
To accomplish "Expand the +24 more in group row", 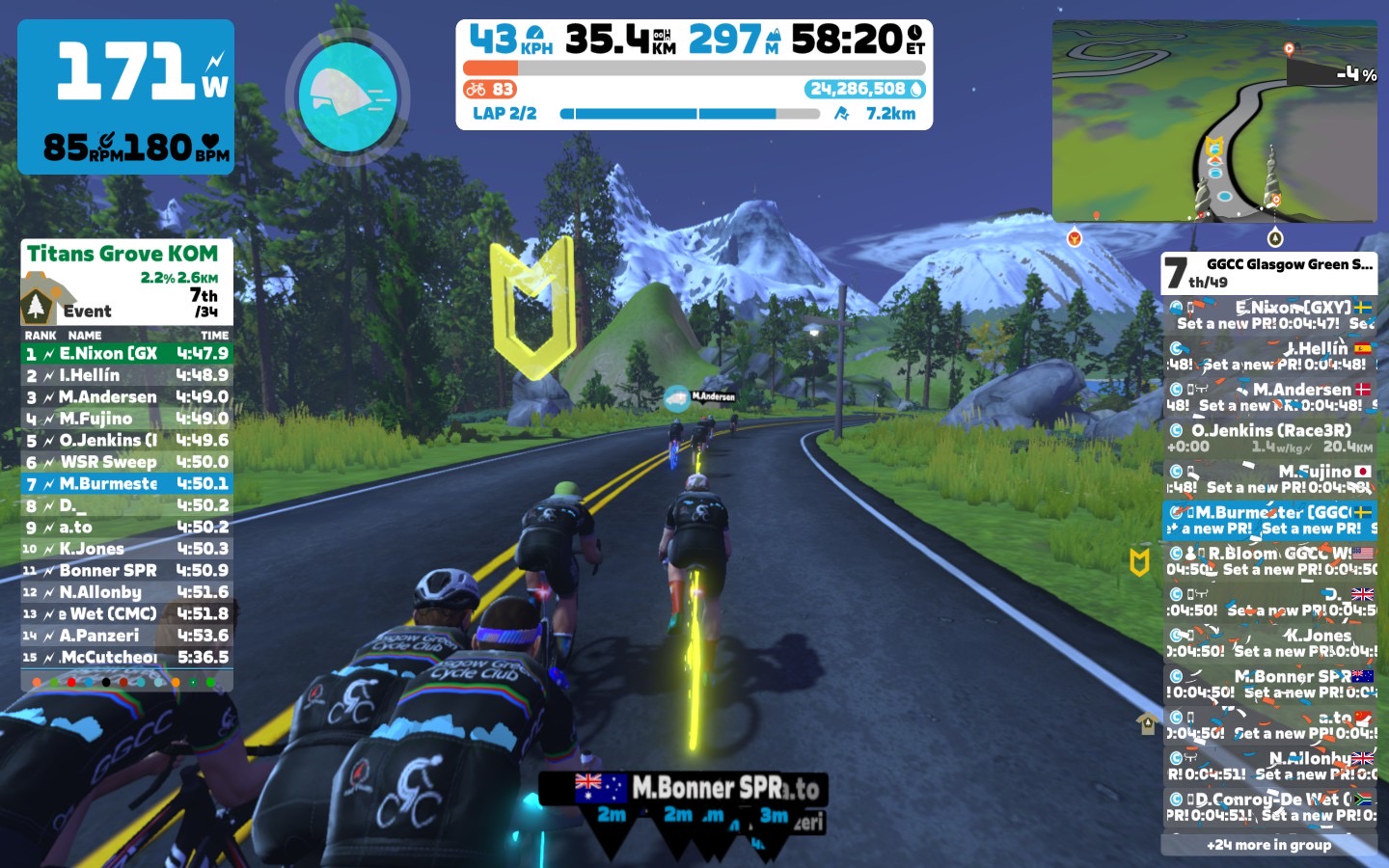I will click(1268, 845).
